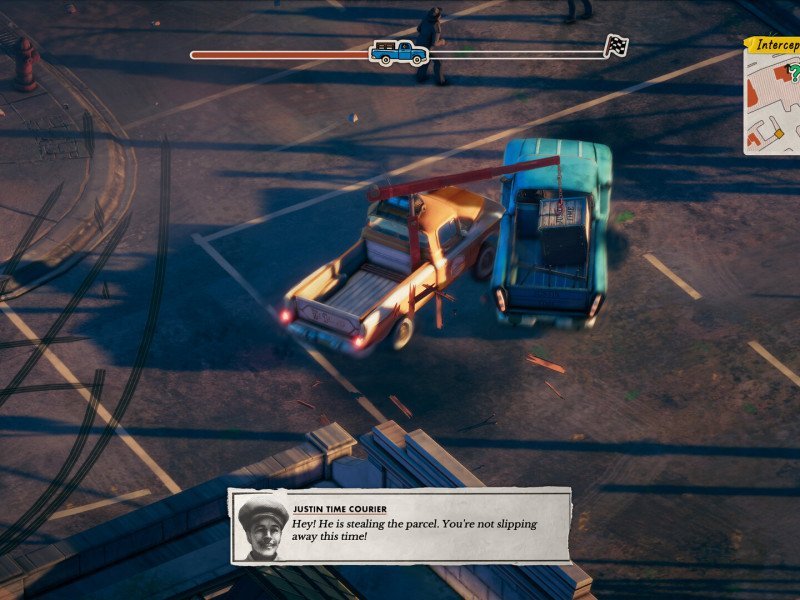Click the checkered finish flag icon
Image resolution: width=800 pixels, height=600 pixels.
(616, 46)
